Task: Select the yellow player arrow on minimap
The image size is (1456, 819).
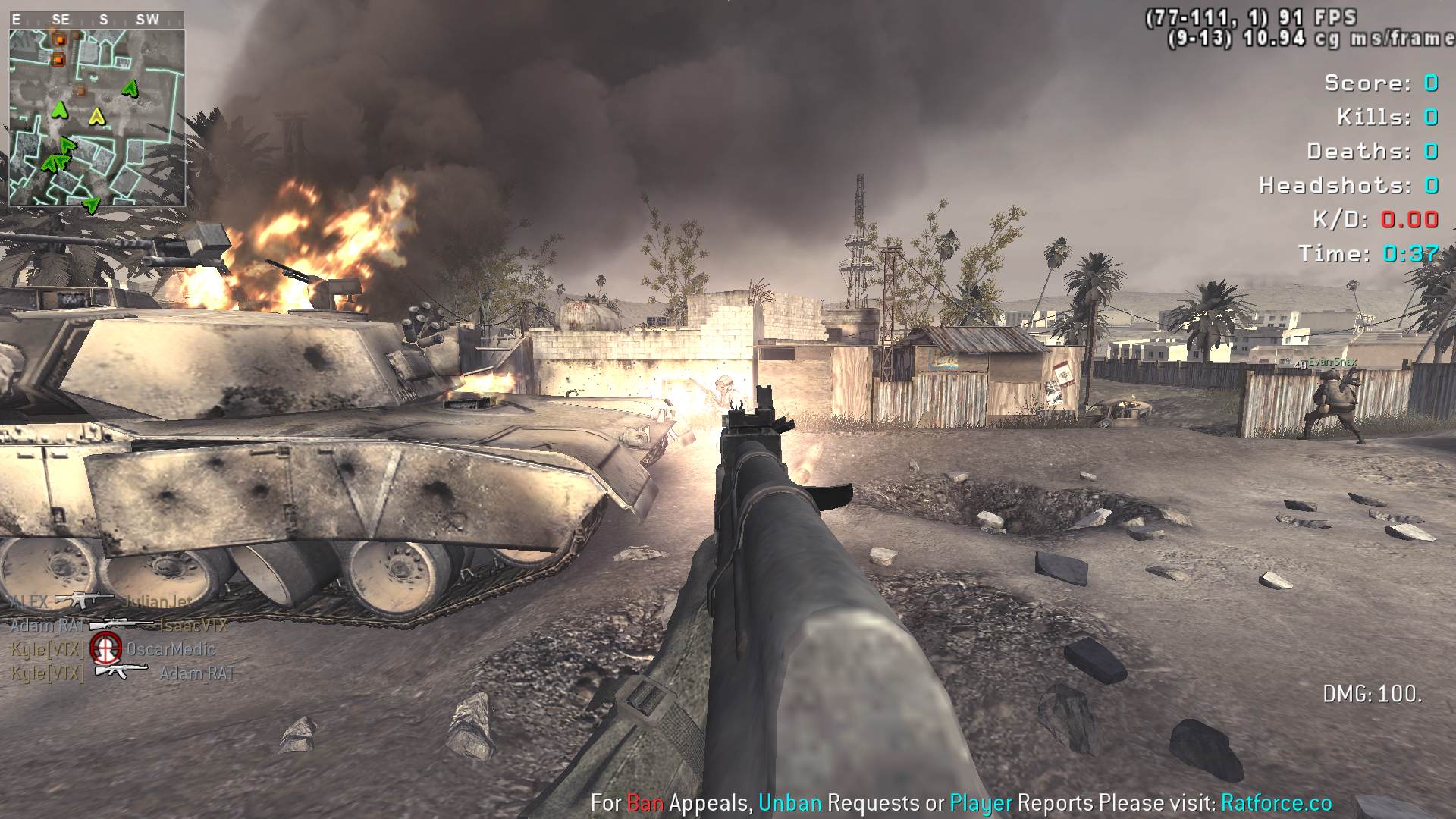Action: tap(96, 117)
